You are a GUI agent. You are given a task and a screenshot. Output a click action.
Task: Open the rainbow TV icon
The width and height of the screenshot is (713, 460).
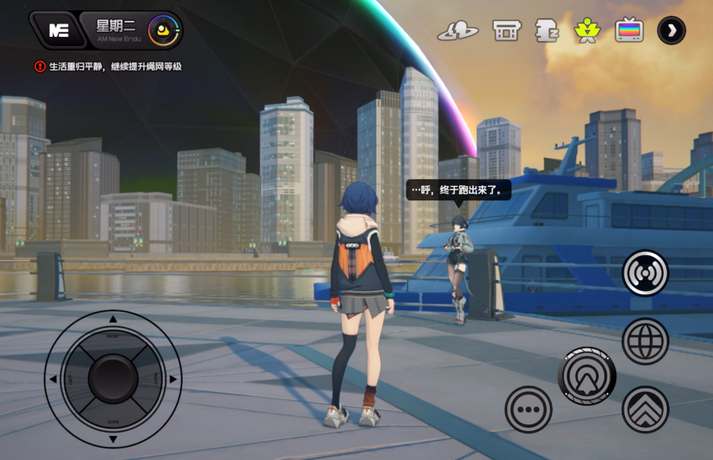[629, 30]
